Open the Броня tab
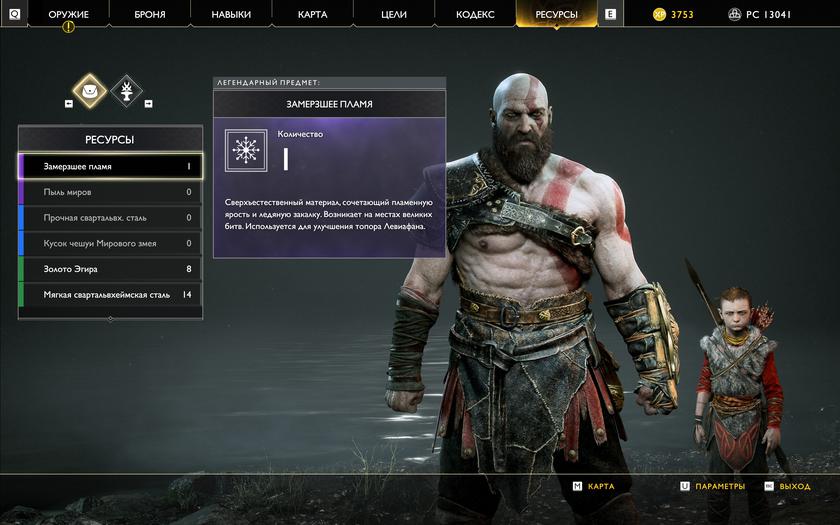Image resolution: width=840 pixels, height=525 pixels. click(x=150, y=15)
